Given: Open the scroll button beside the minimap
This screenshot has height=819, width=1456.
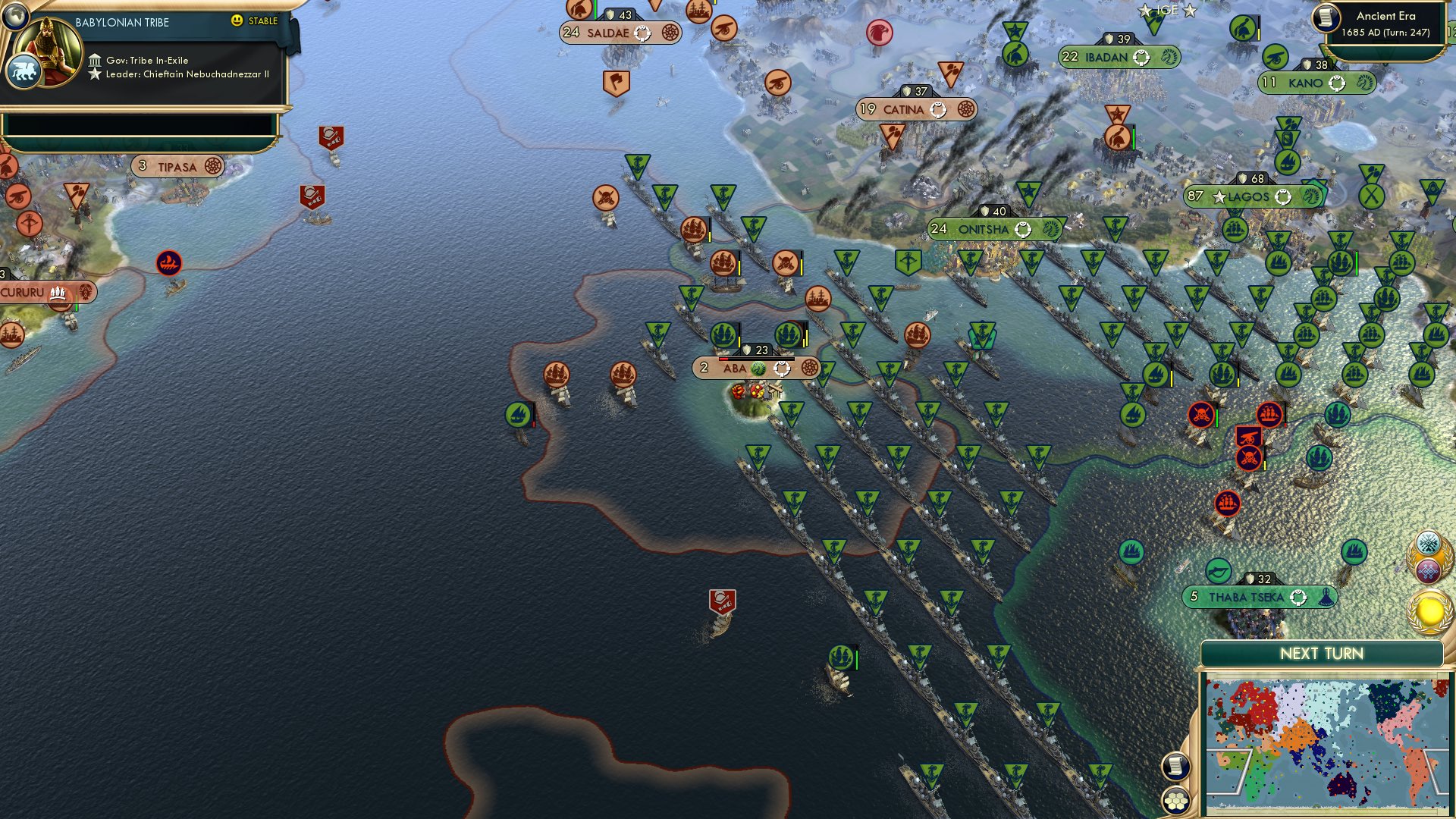Looking at the screenshot, I should coord(1175,766).
